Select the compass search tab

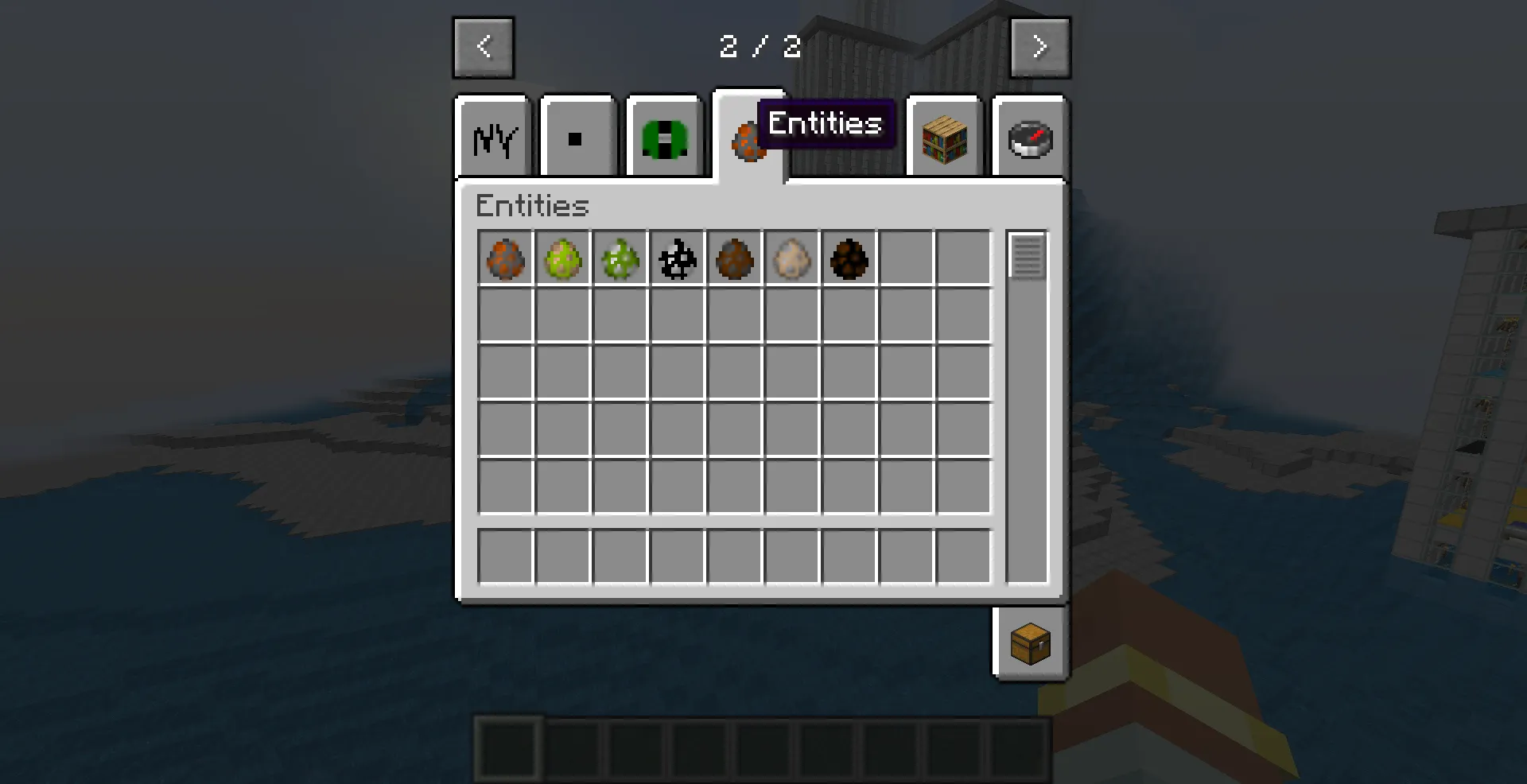1030,137
